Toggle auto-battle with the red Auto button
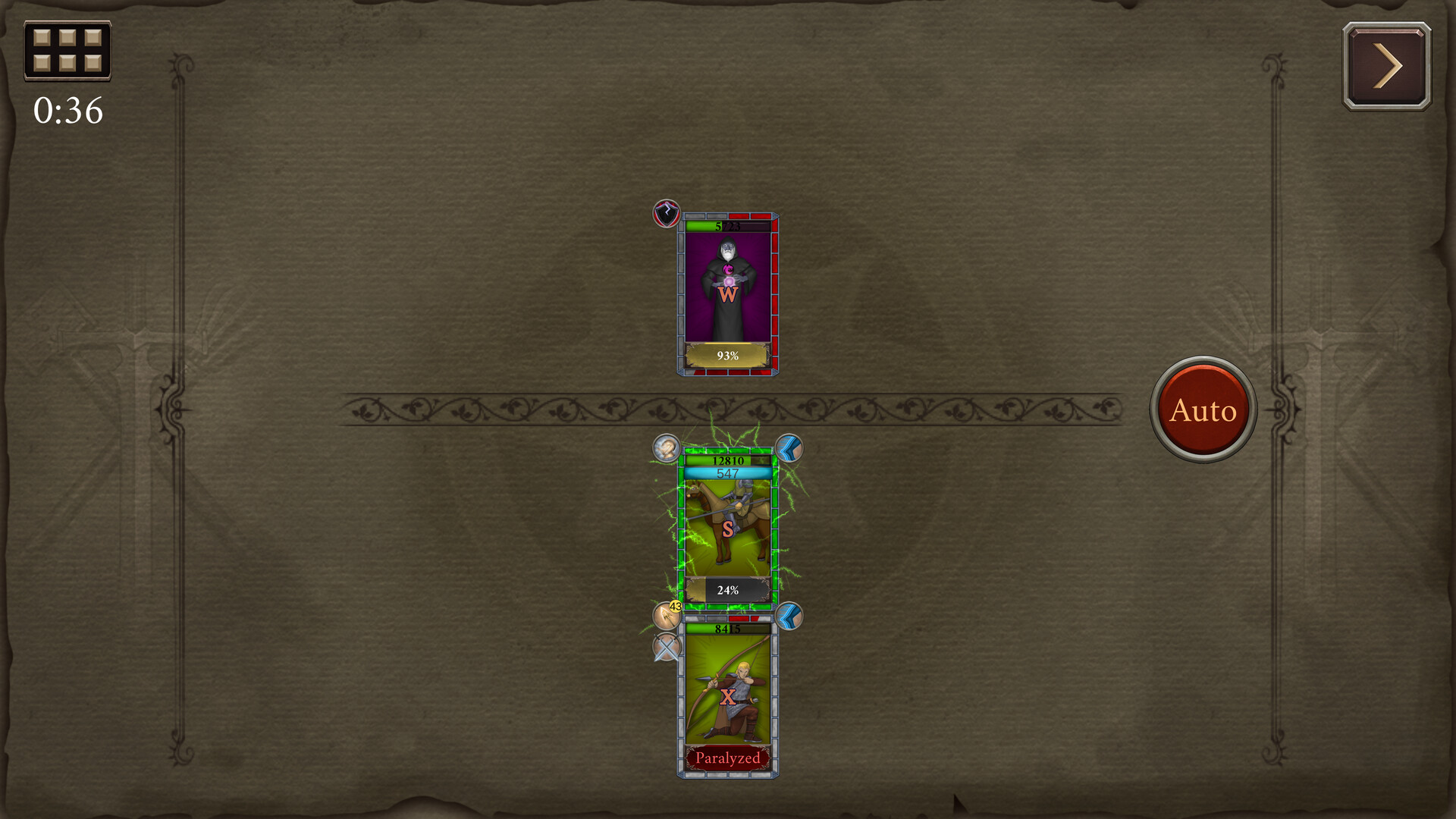This screenshot has width=1456, height=819. [x=1206, y=409]
